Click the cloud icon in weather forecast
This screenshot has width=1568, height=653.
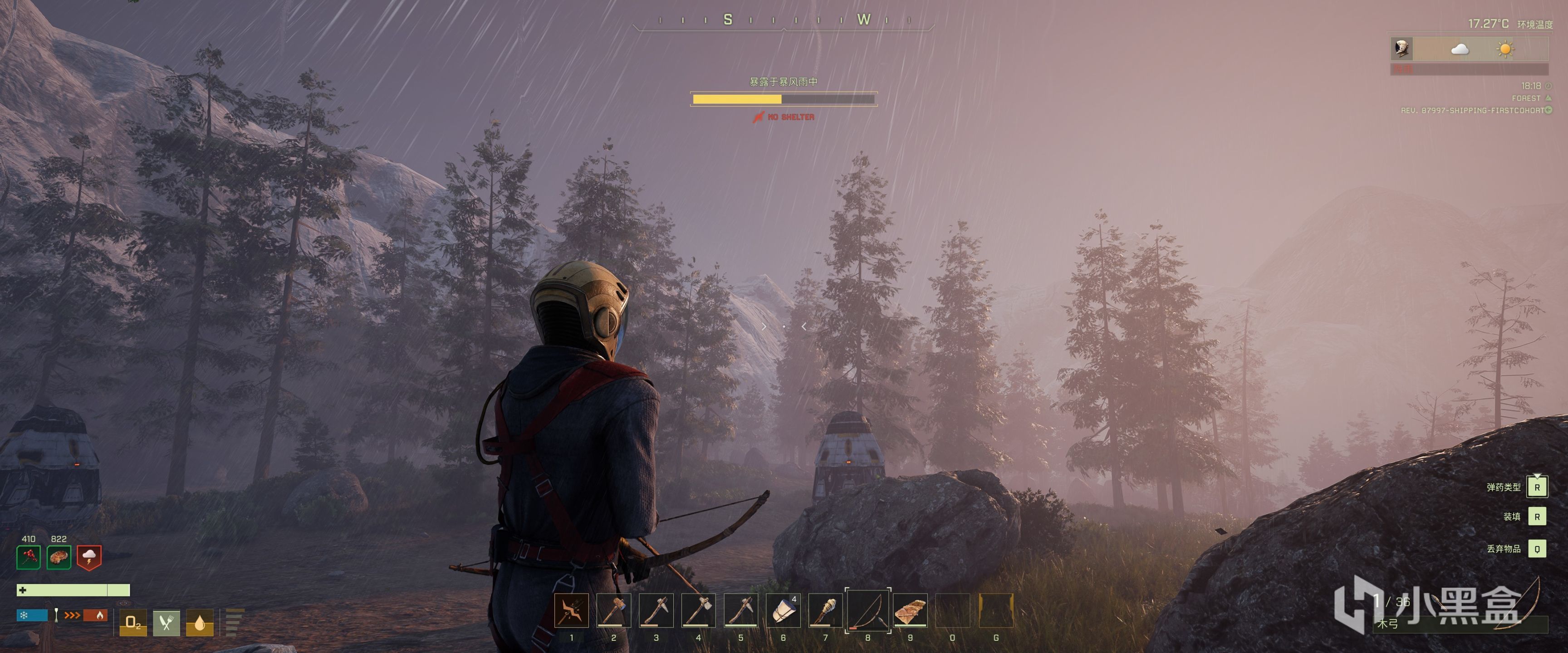(x=1460, y=49)
